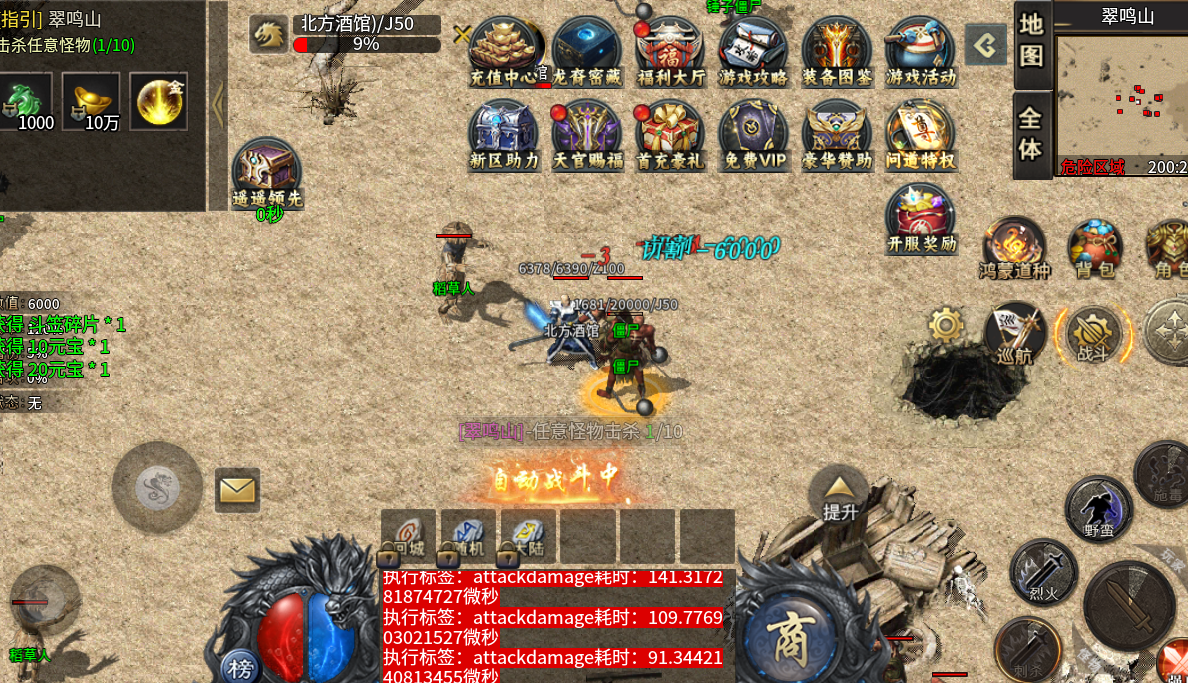Open the 龙脊密藏 treasure chest icon
The image size is (1188, 683).
(x=586, y=49)
